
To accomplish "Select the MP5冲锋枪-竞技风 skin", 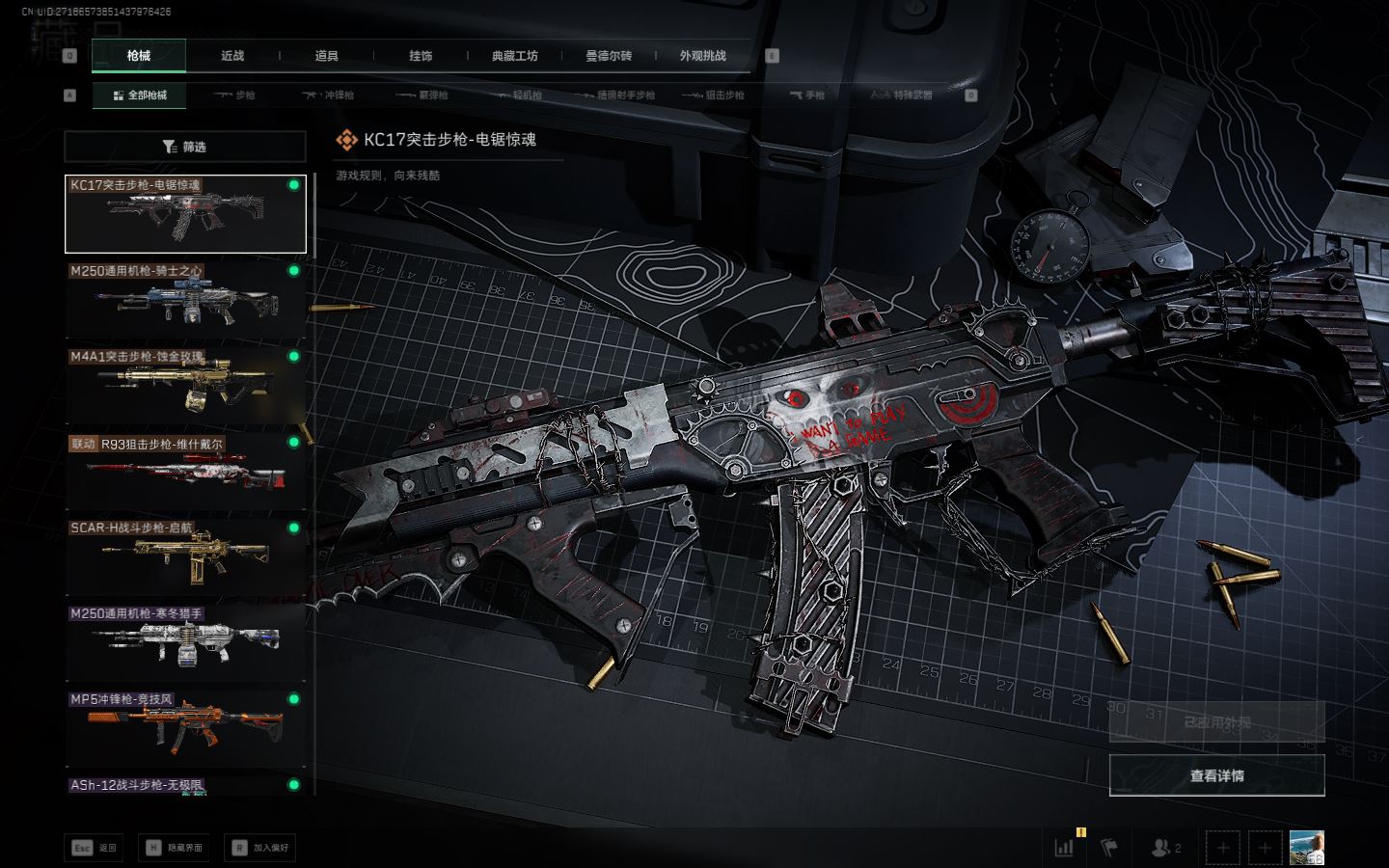I will pyautogui.click(x=185, y=728).
